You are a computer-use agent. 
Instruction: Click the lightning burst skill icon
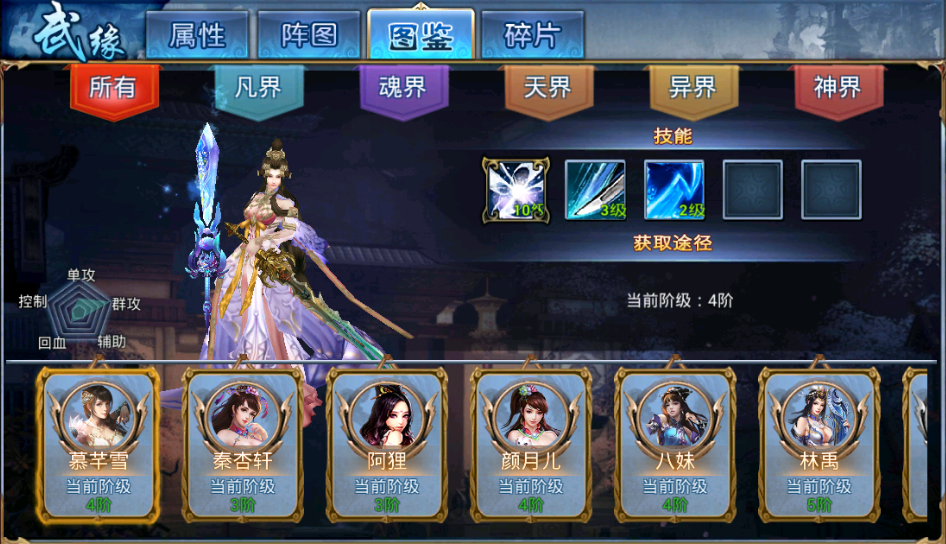tap(516, 189)
